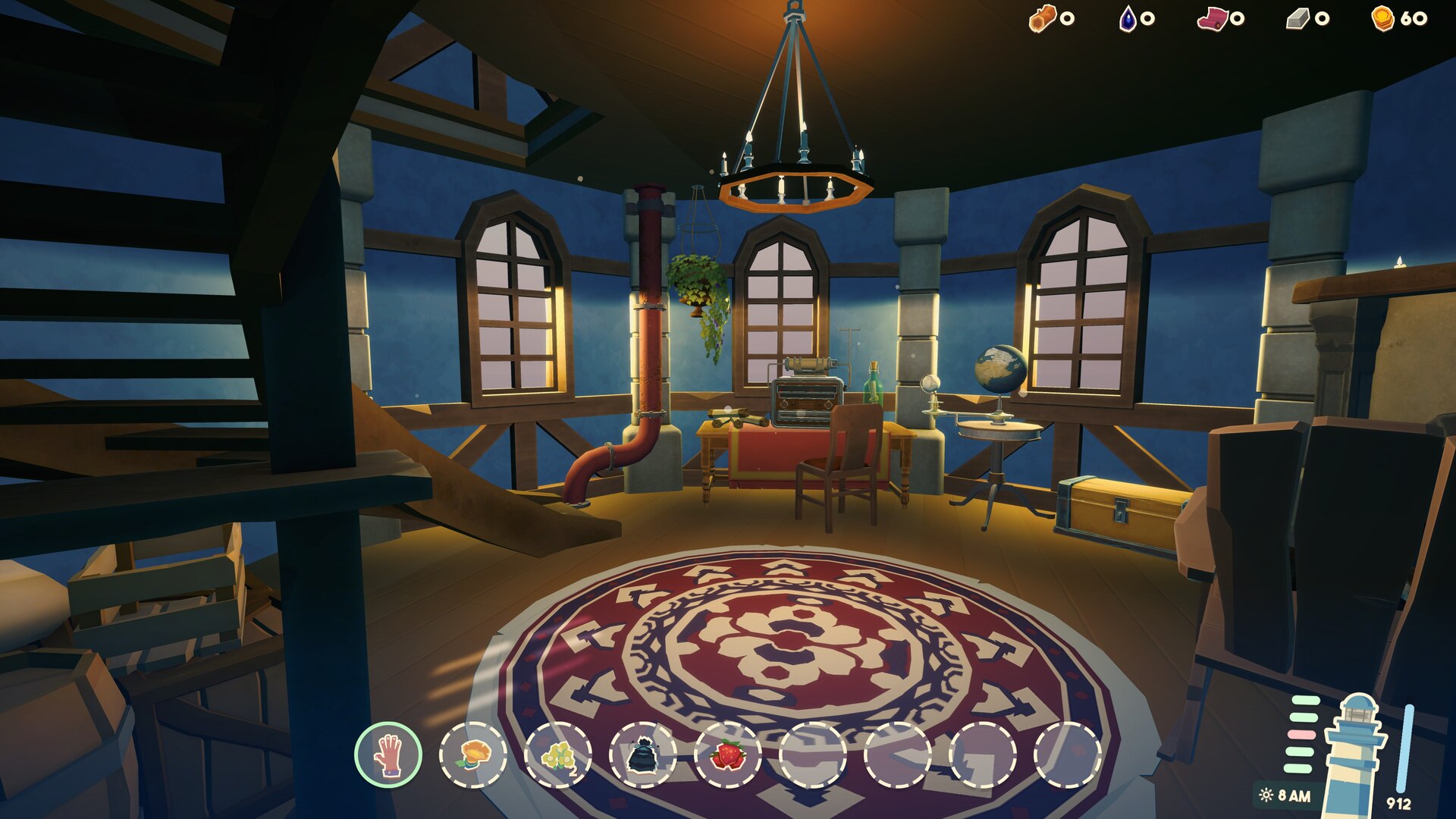Select the orange flower hotbar slot

(473, 755)
